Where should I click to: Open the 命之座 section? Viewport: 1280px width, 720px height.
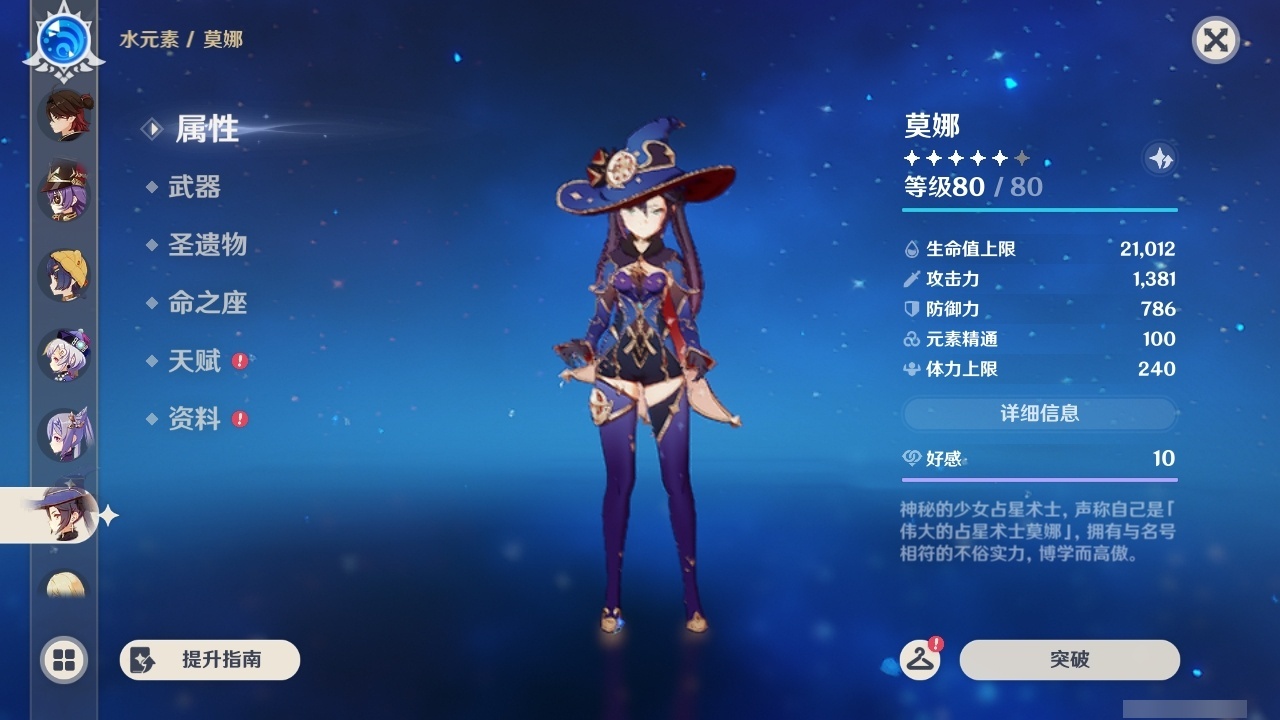click(210, 303)
